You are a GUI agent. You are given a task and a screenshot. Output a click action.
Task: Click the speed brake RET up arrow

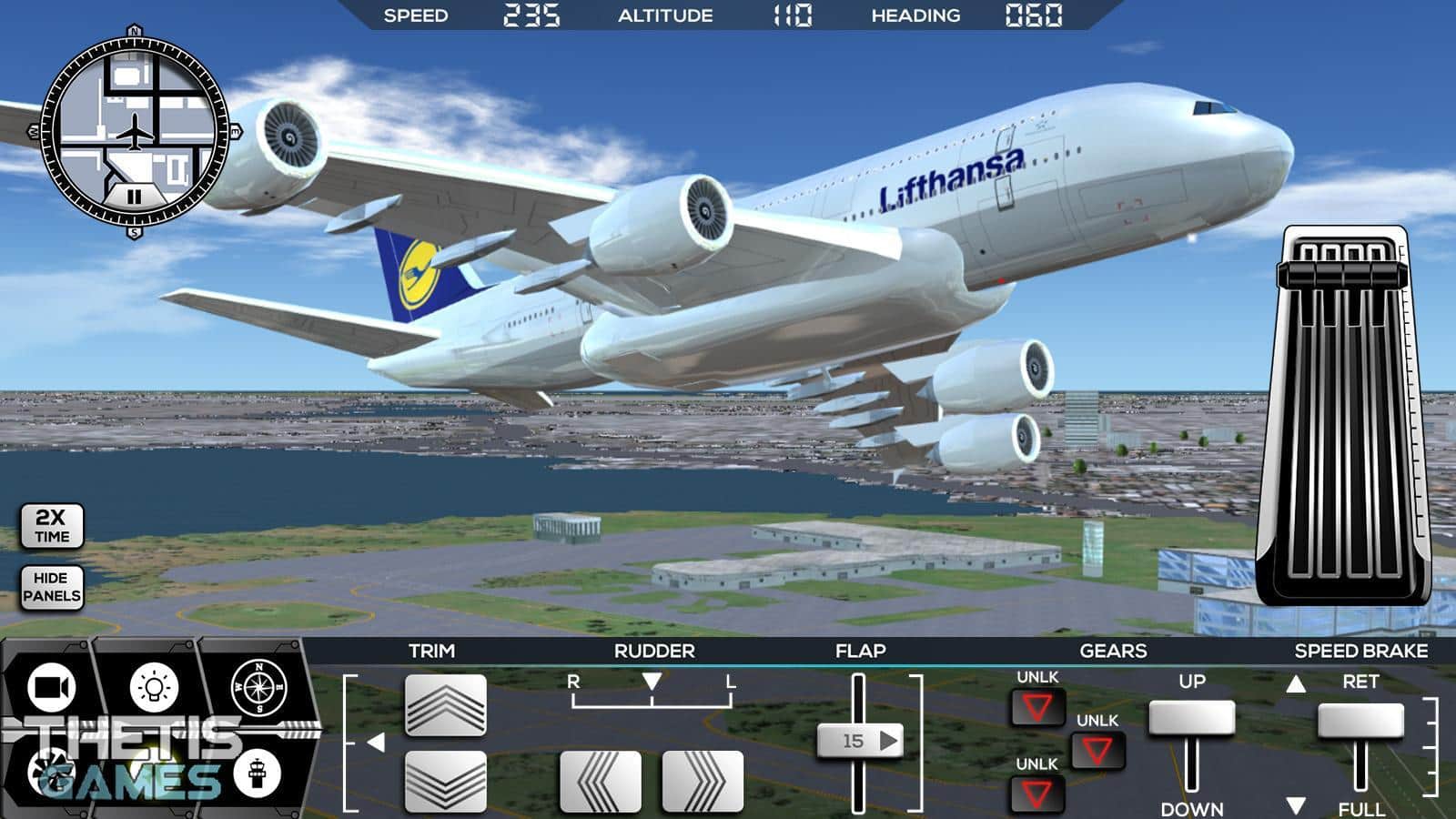(1296, 683)
